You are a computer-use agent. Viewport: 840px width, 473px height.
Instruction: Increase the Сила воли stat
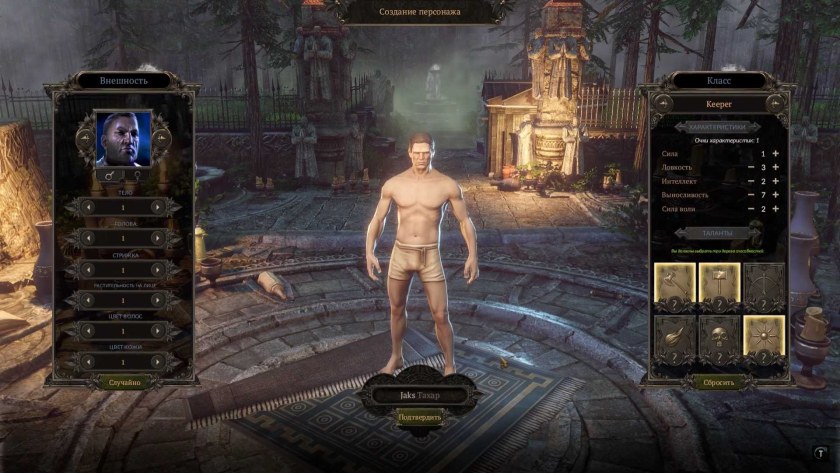coord(775,209)
